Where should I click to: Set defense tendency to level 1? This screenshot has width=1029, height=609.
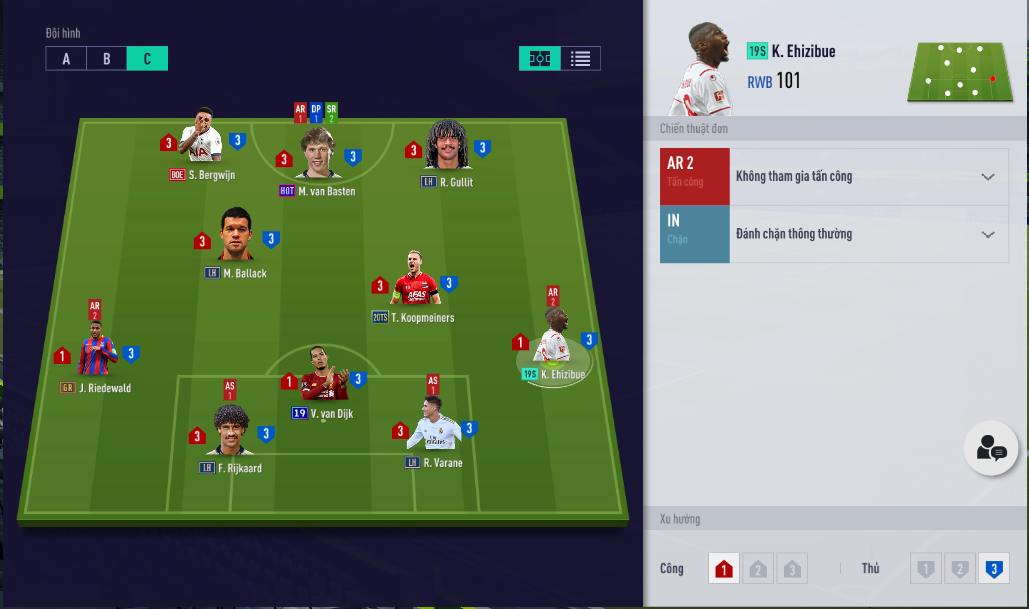point(926,570)
